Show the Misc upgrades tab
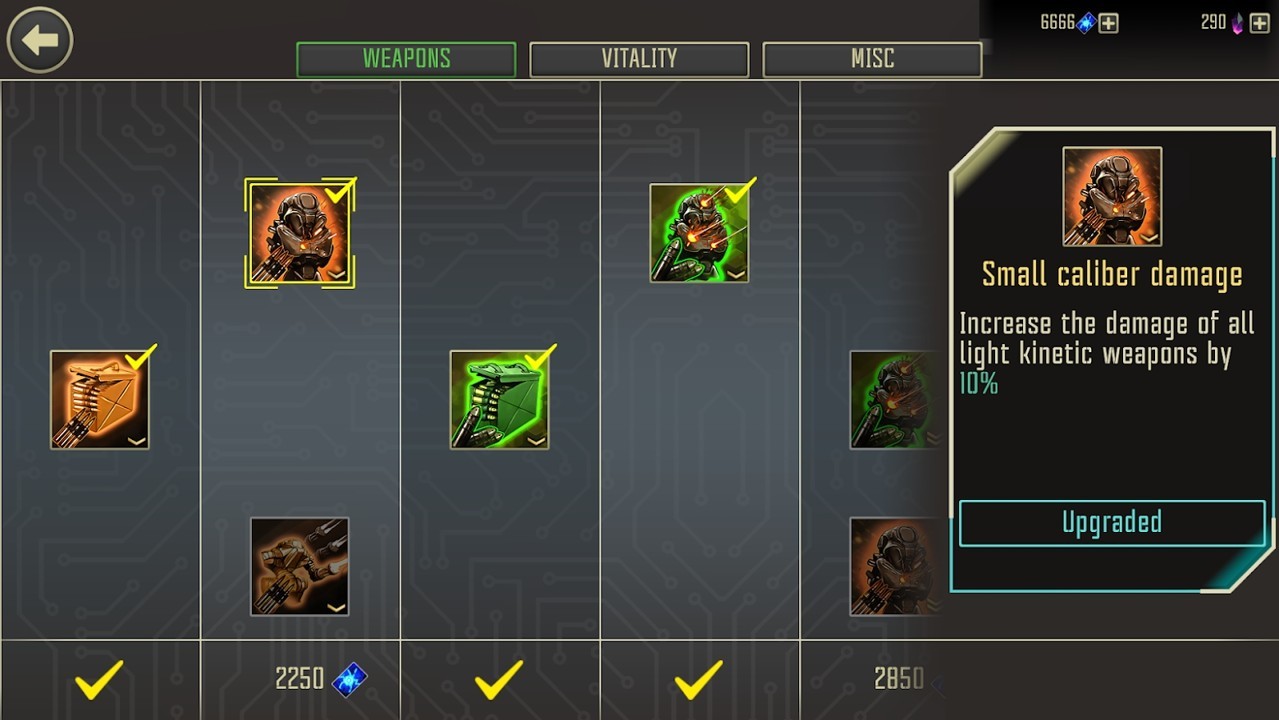This screenshot has height=720, width=1279. coord(872,59)
